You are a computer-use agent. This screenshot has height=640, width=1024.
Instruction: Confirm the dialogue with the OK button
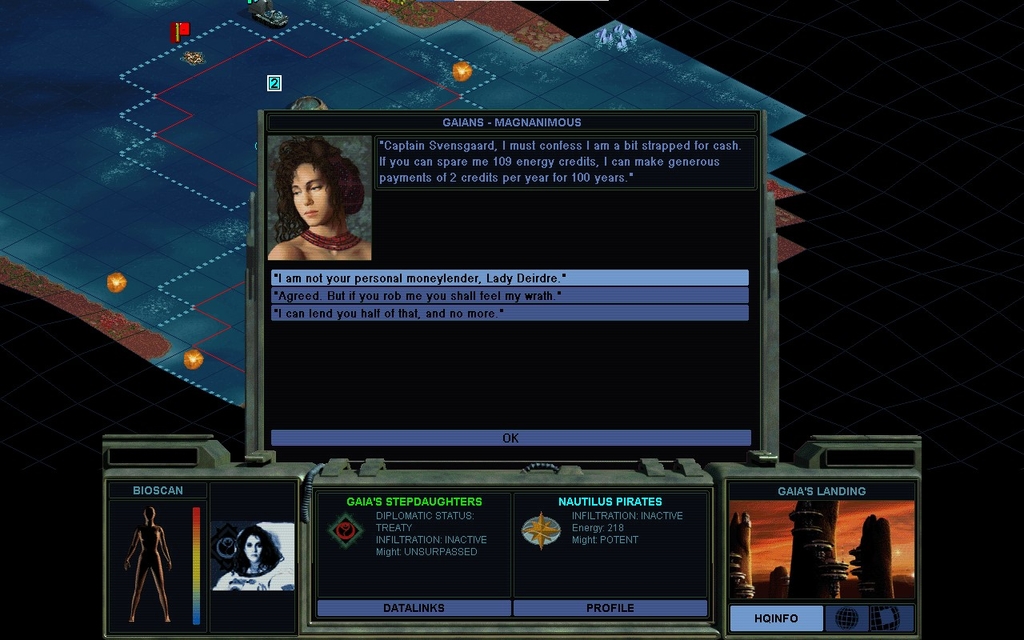coord(510,438)
